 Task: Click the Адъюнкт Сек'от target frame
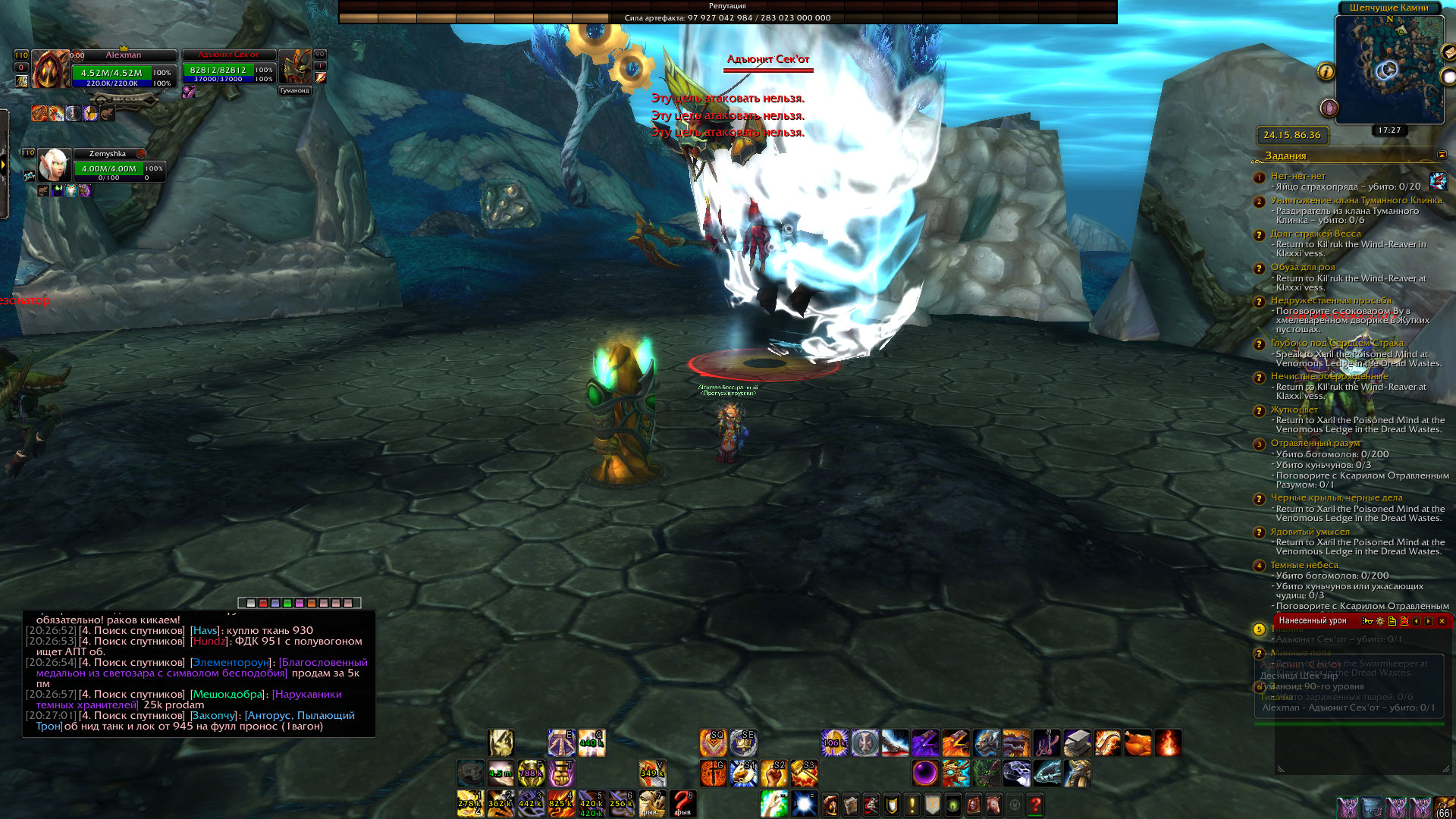227,69
